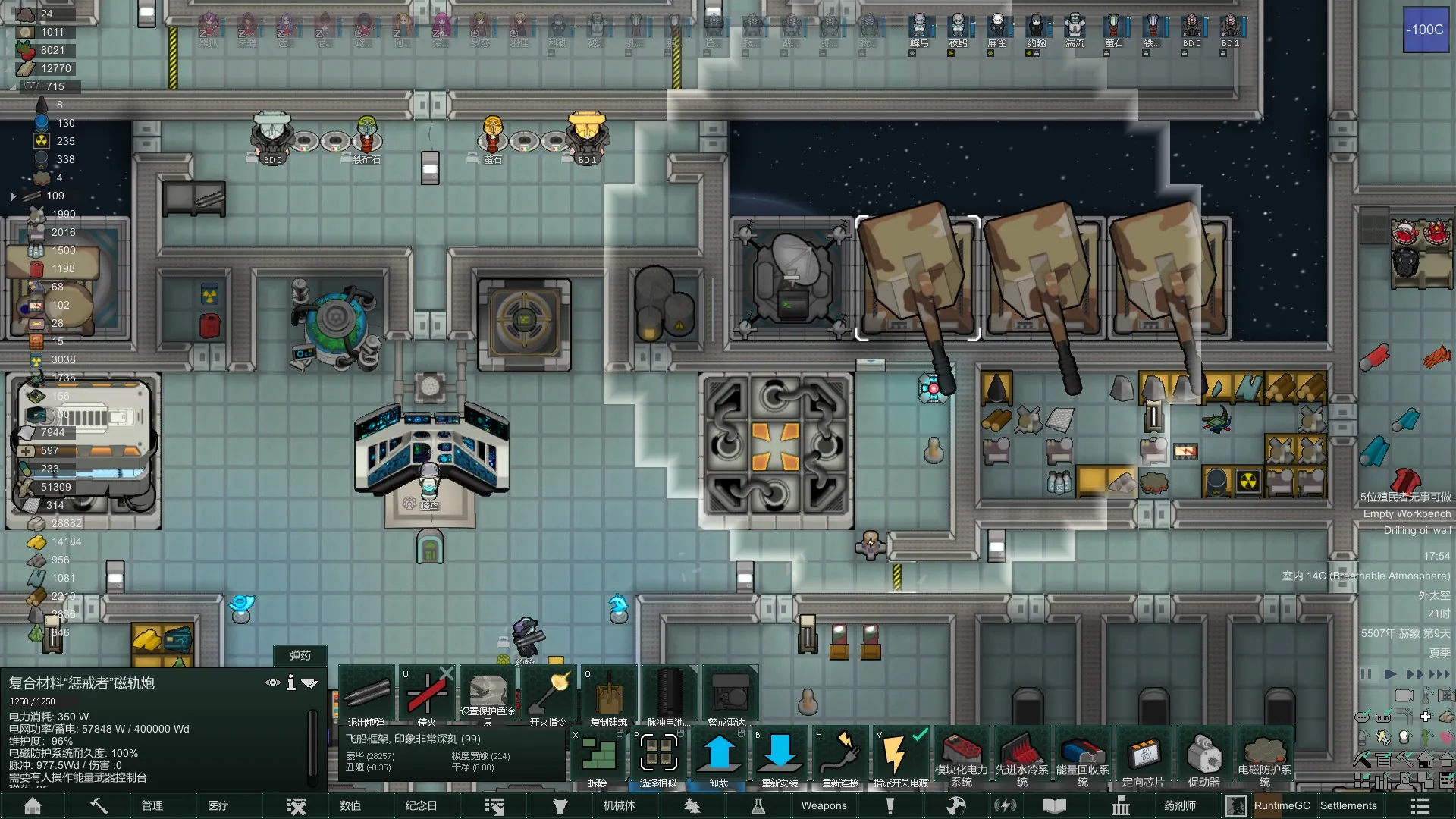This screenshot has height=819, width=1456.
Task: Open the 管理 management menu tab
Action: click(x=152, y=805)
